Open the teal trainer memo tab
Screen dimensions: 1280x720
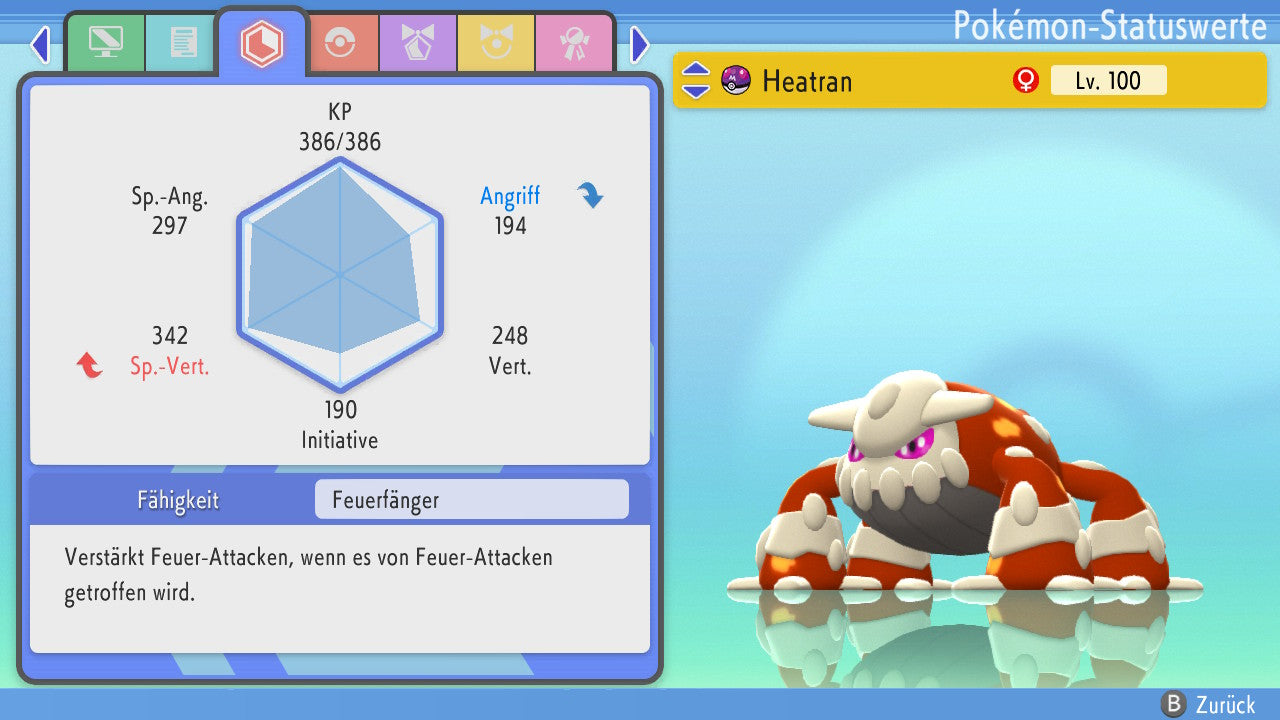point(183,43)
